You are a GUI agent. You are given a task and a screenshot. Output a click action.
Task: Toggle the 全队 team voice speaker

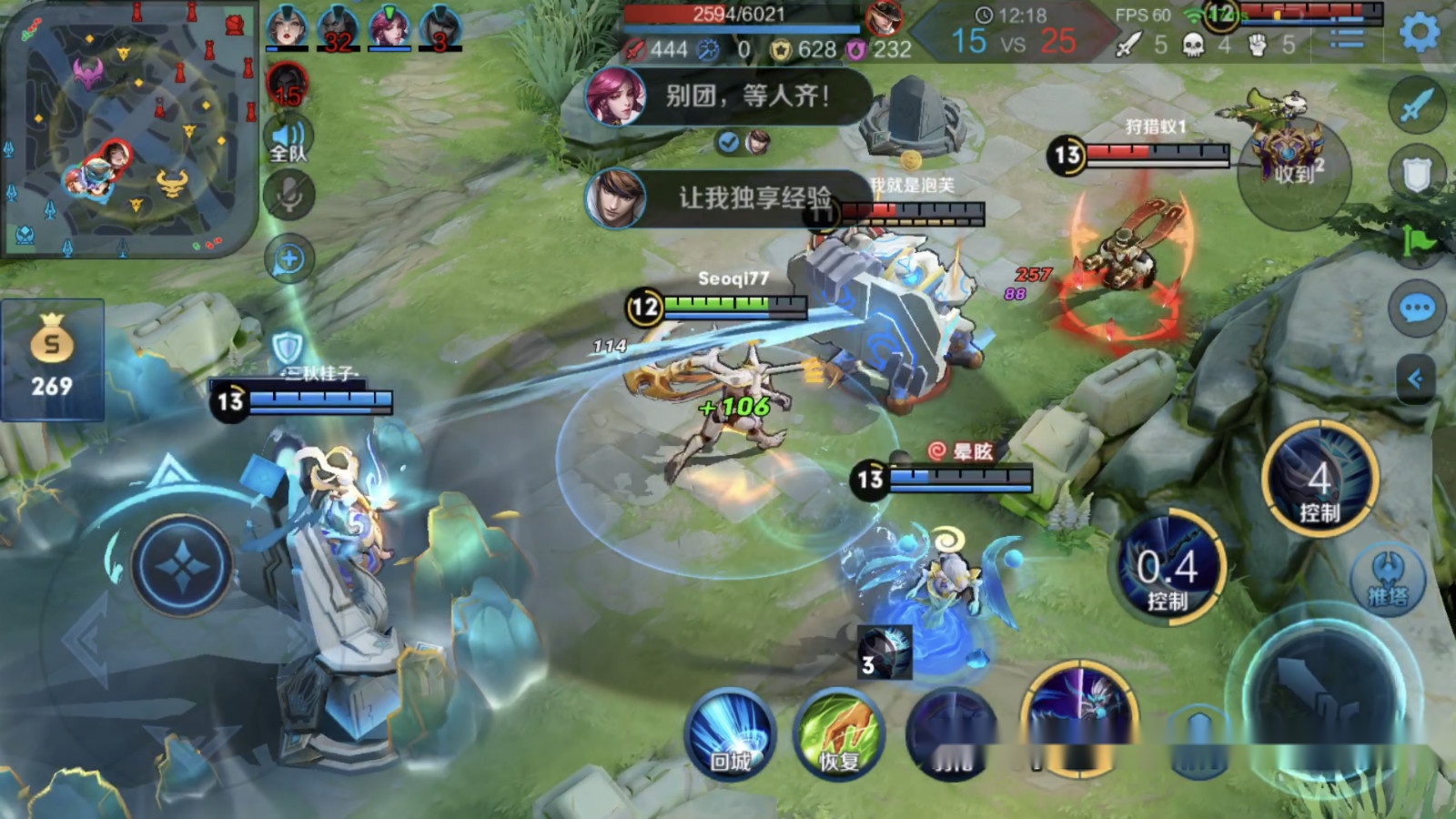pos(288,139)
